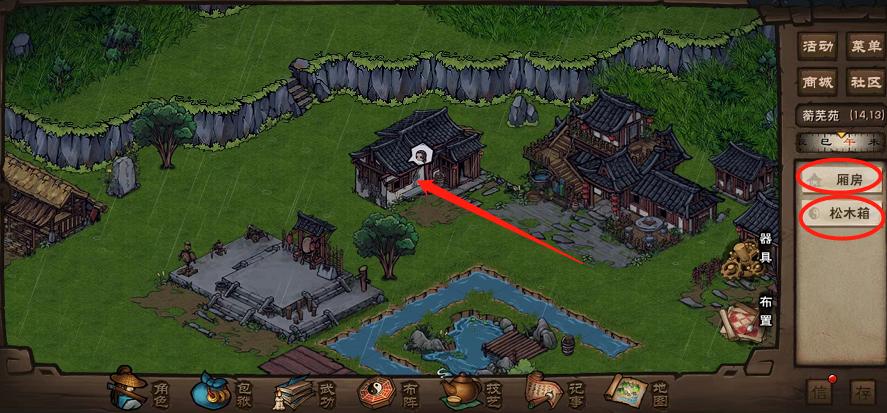
Task: View the 记事 journal scroll
Action: (x=548, y=389)
